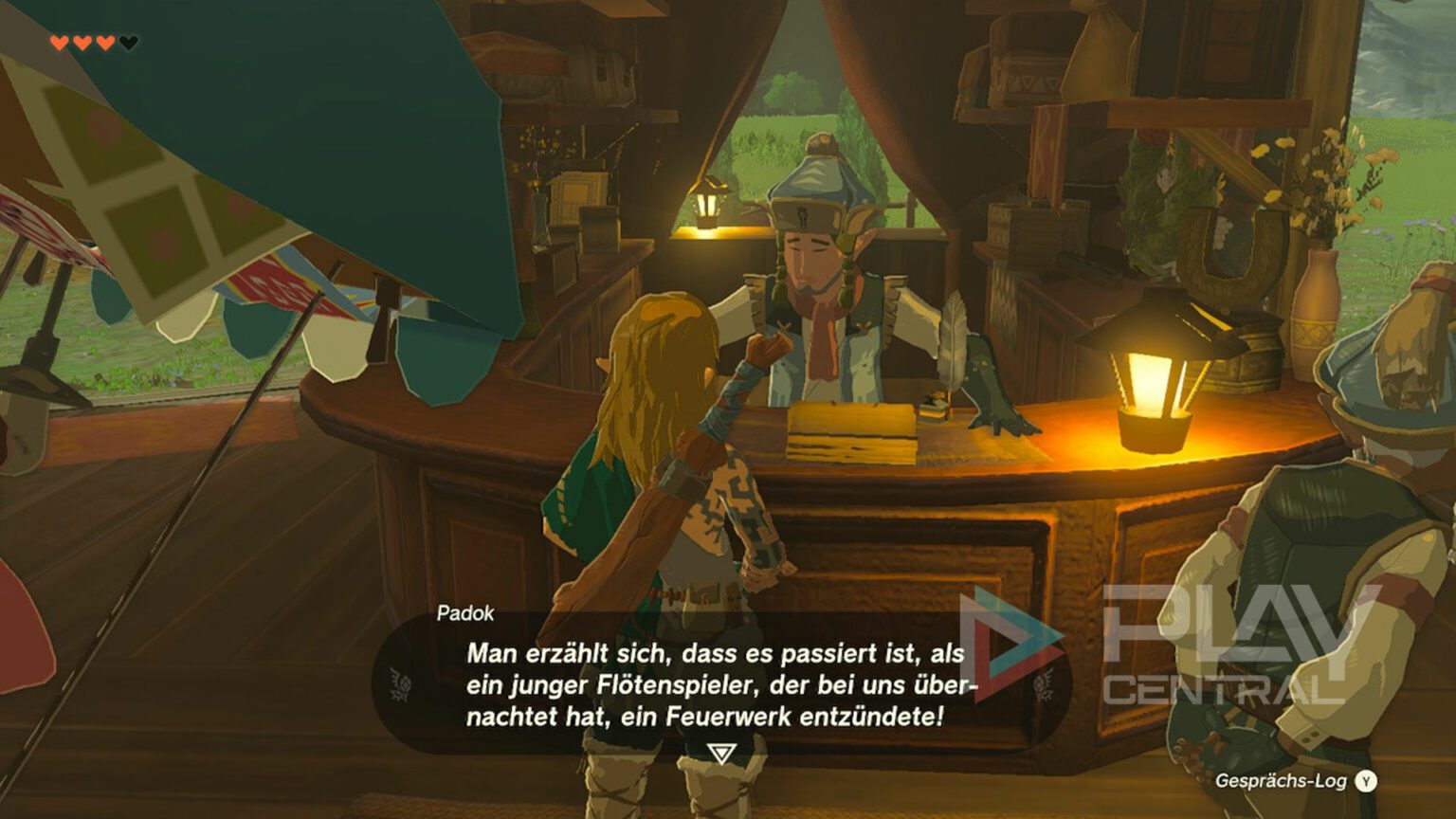The width and height of the screenshot is (1456, 819).
Task: Advance the dialogue with the down arrow
Action: (721, 751)
